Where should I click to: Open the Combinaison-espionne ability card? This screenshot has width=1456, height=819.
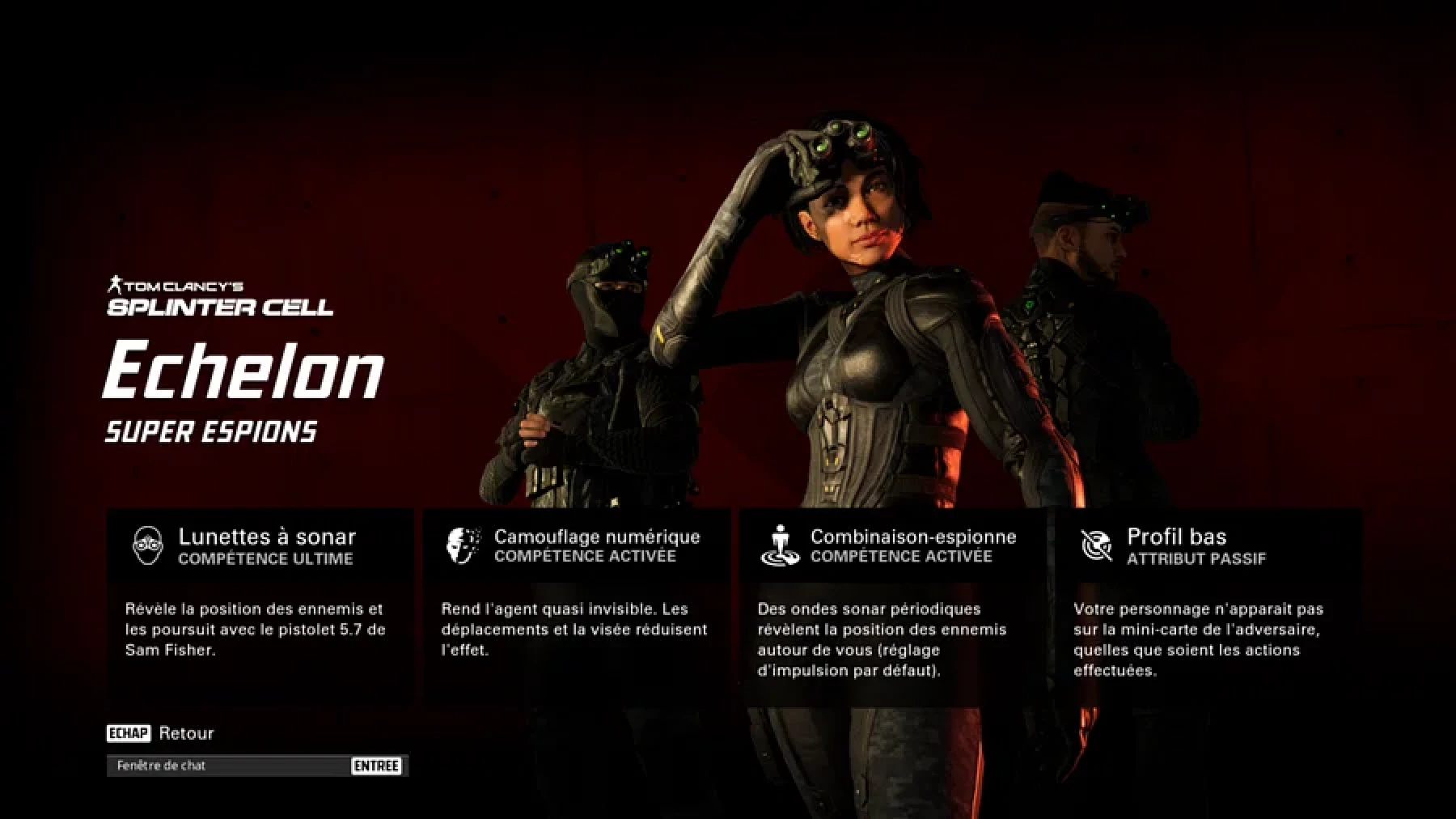point(892,607)
